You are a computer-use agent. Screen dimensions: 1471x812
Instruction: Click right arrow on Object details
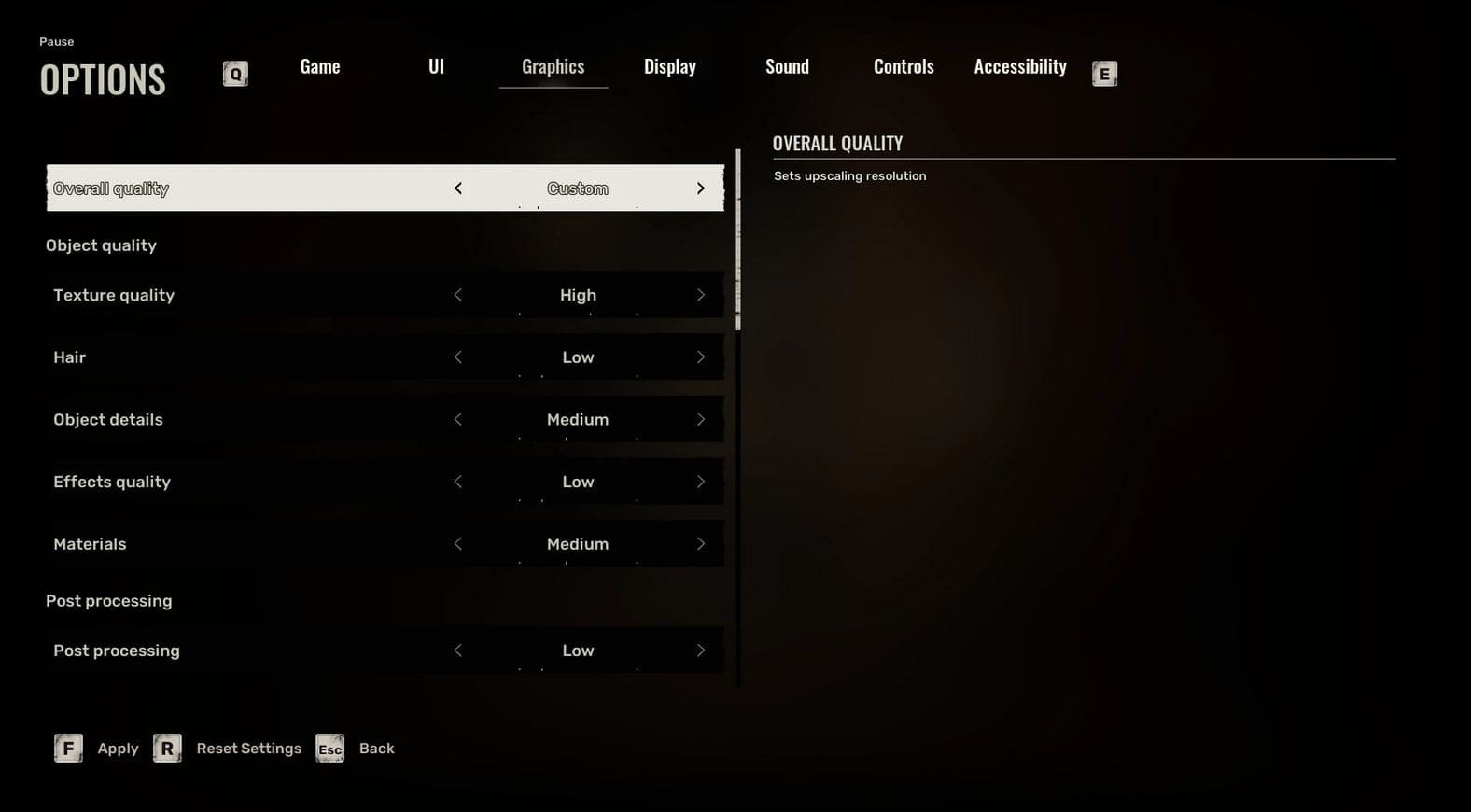[x=701, y=420]
